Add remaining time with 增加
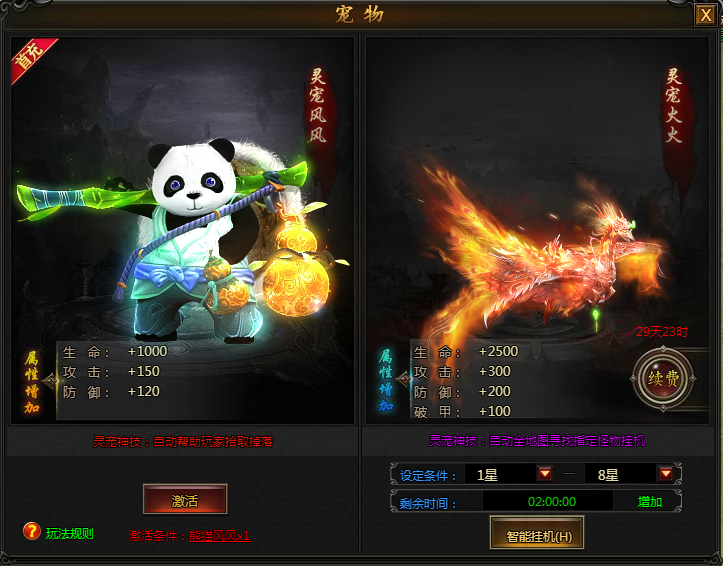This screenshot has height=566, width=723. coord(649,501)
